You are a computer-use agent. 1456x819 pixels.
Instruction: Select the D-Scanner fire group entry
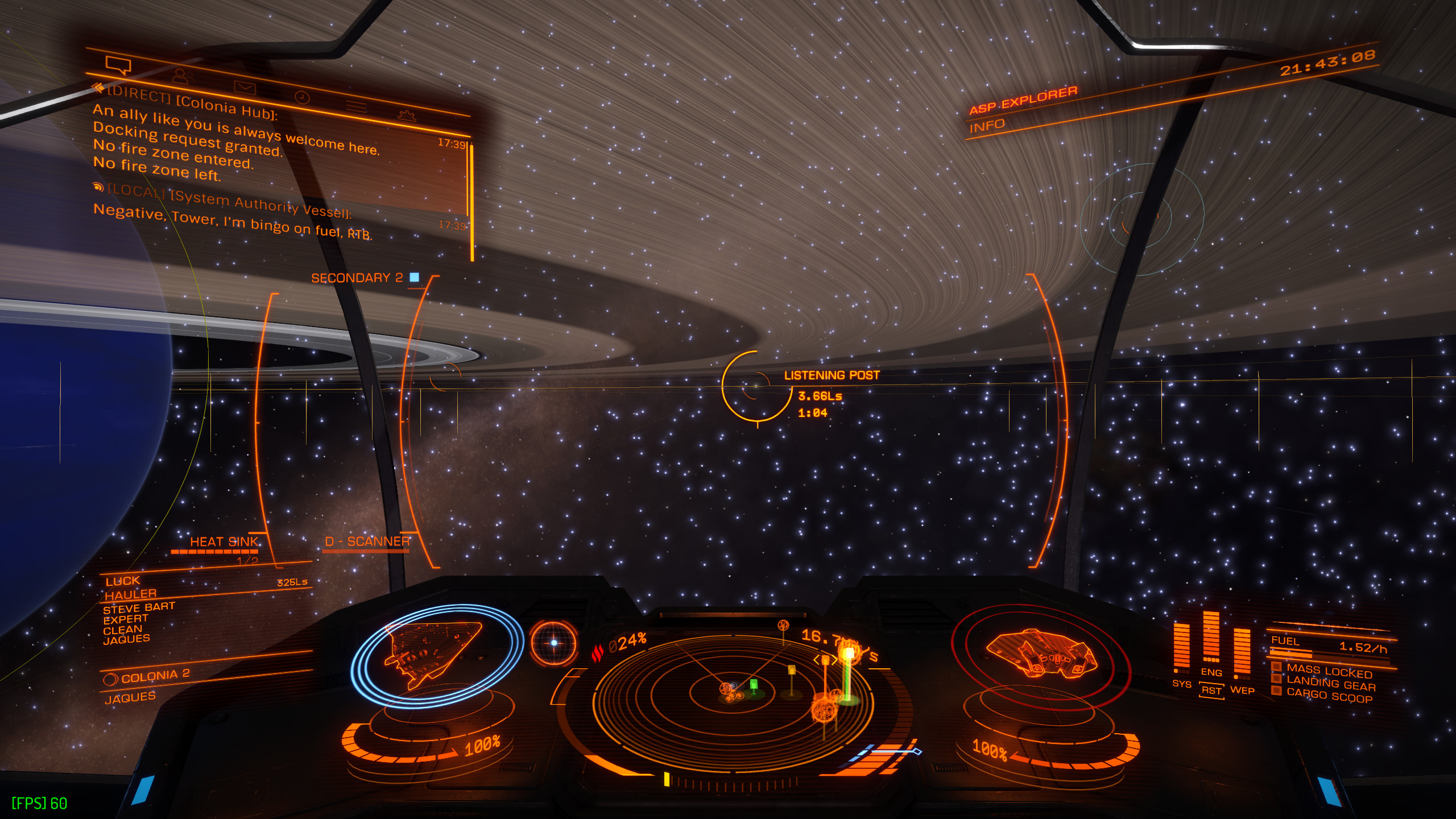[367, 541]
